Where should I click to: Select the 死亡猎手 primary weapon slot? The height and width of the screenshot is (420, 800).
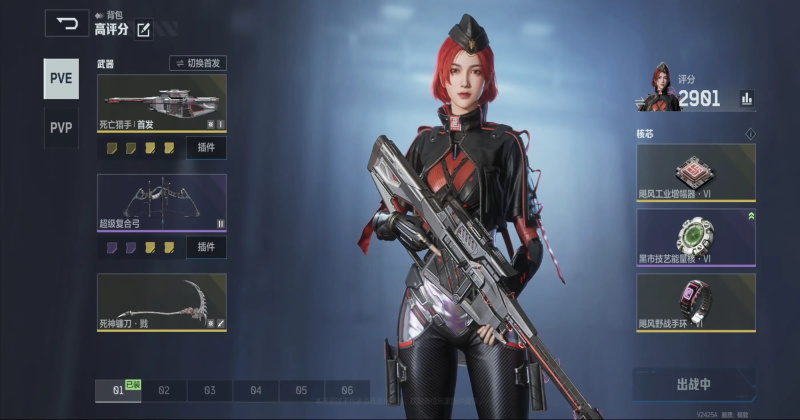pos(161,103)
